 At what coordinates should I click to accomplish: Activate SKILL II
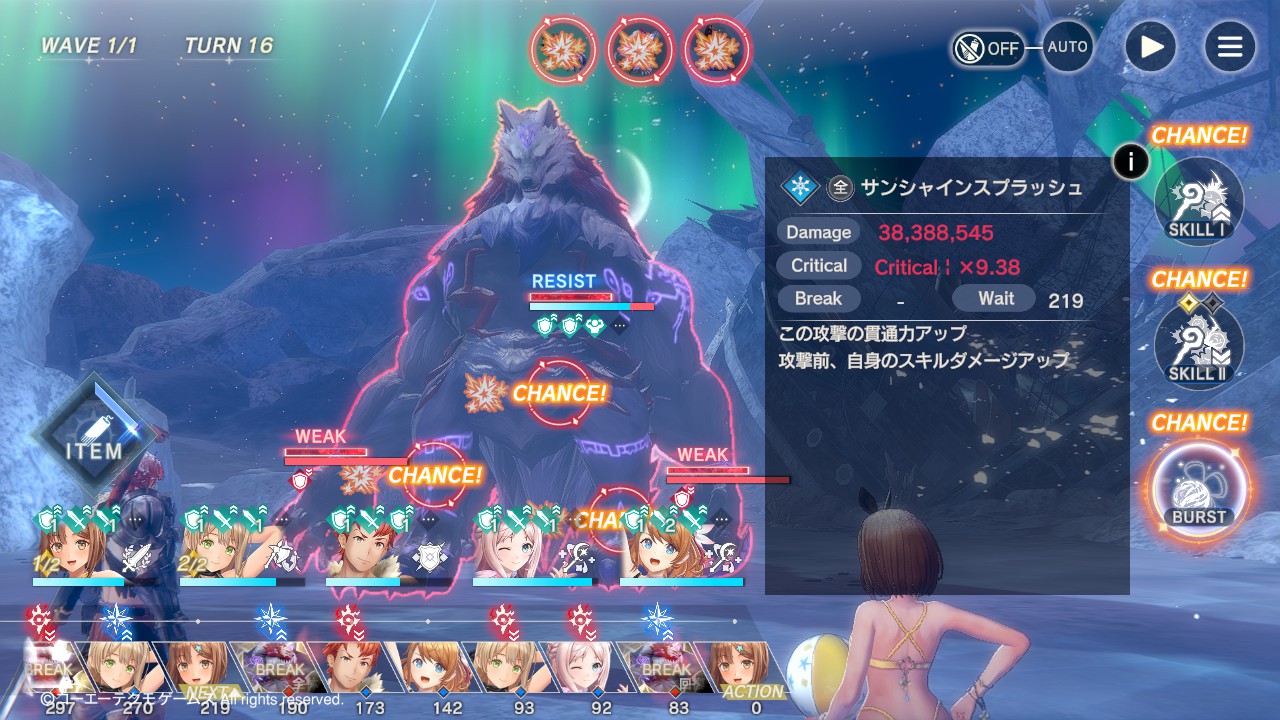pos(1199,346)
